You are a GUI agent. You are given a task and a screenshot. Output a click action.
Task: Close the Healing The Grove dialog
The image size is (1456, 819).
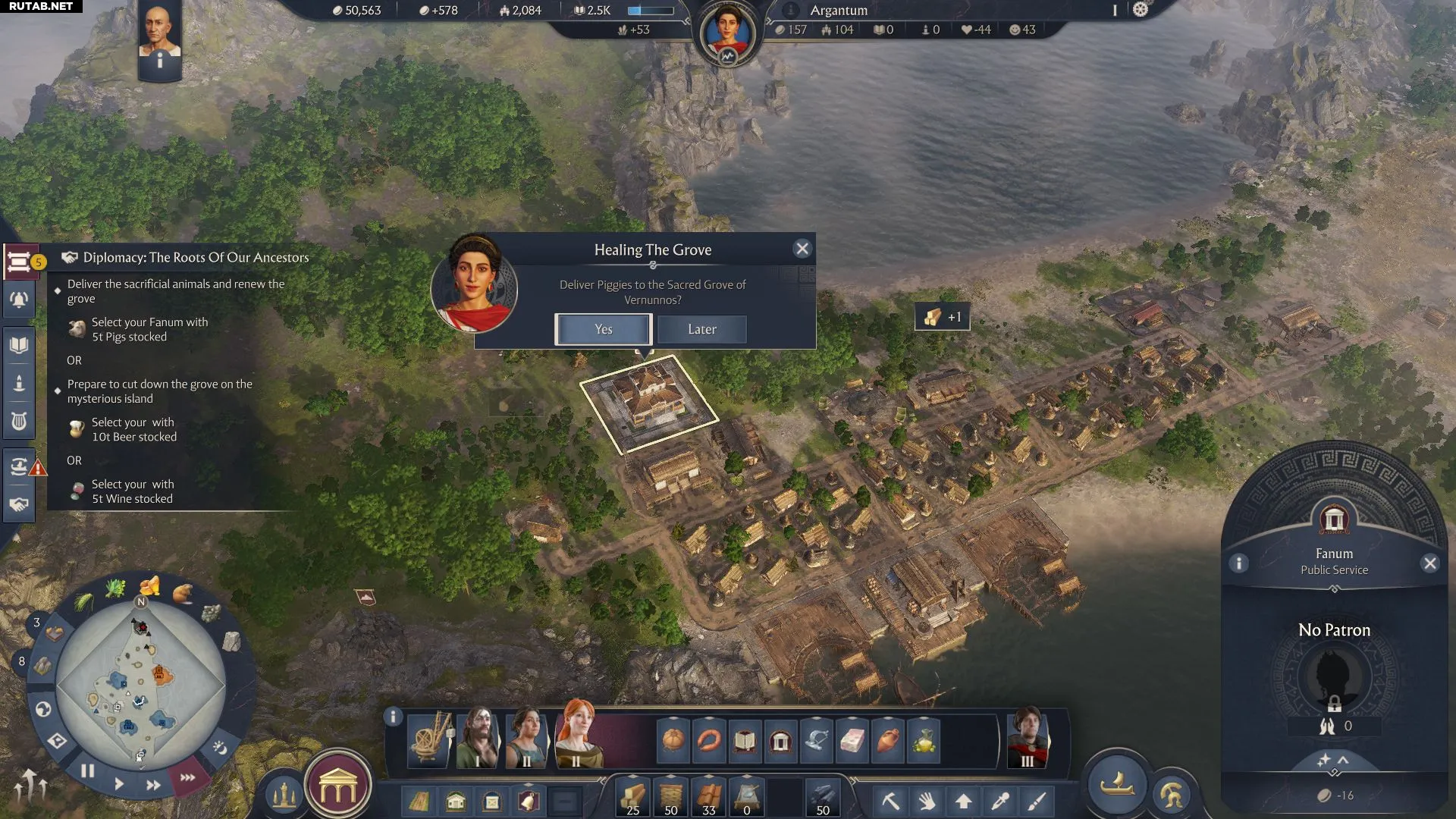[802, 249]
